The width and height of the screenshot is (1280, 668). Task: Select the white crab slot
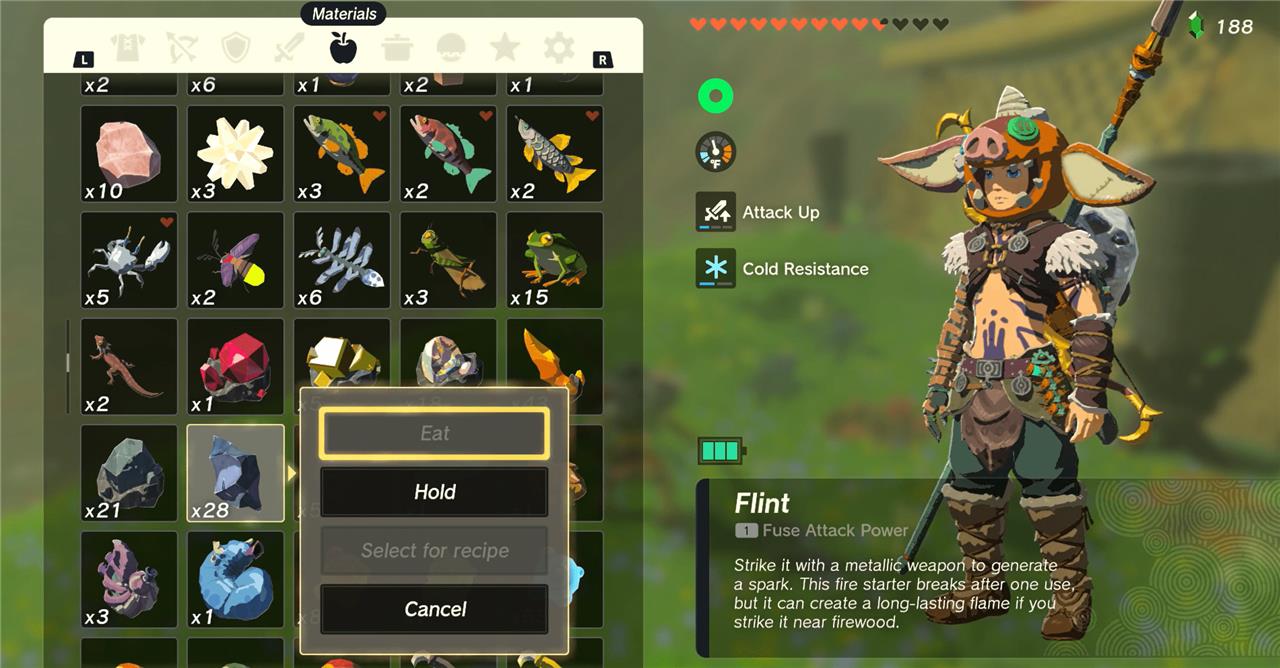pyautogui.click(x=129, y=260)
